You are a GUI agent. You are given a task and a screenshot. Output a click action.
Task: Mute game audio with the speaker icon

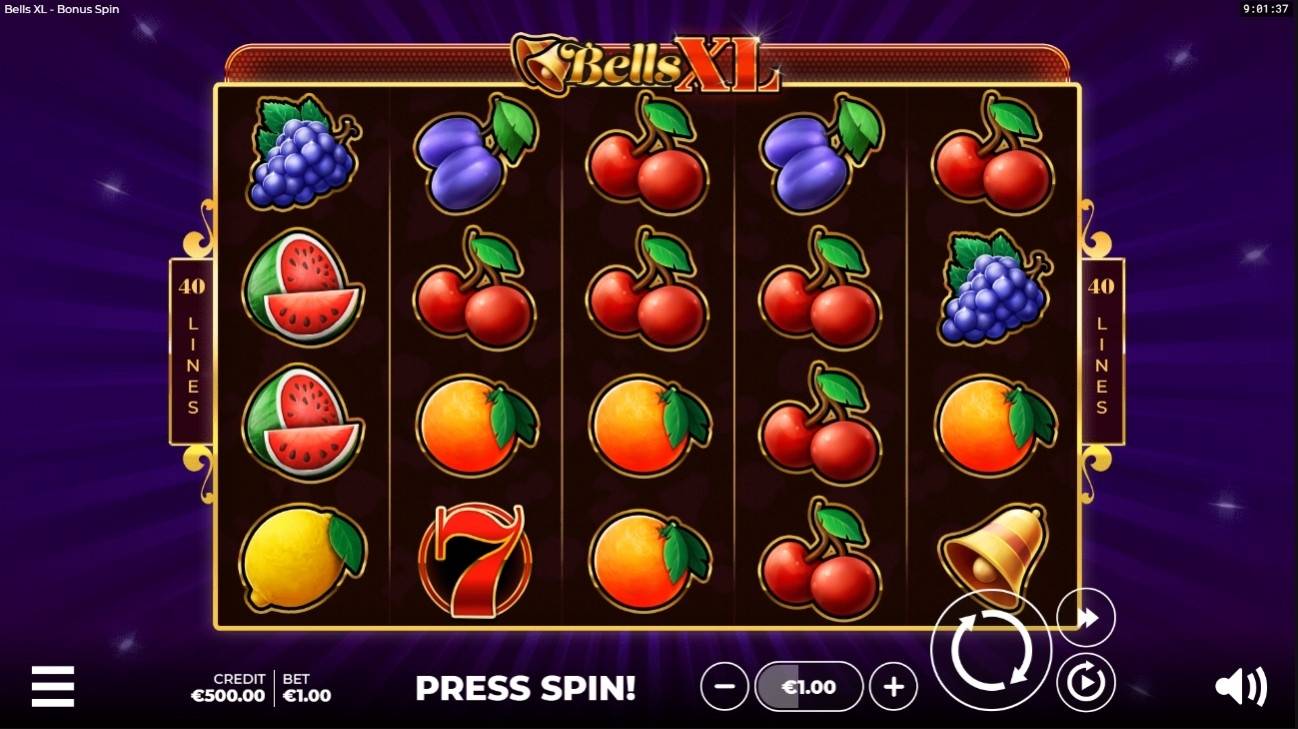pos(1243,687)
